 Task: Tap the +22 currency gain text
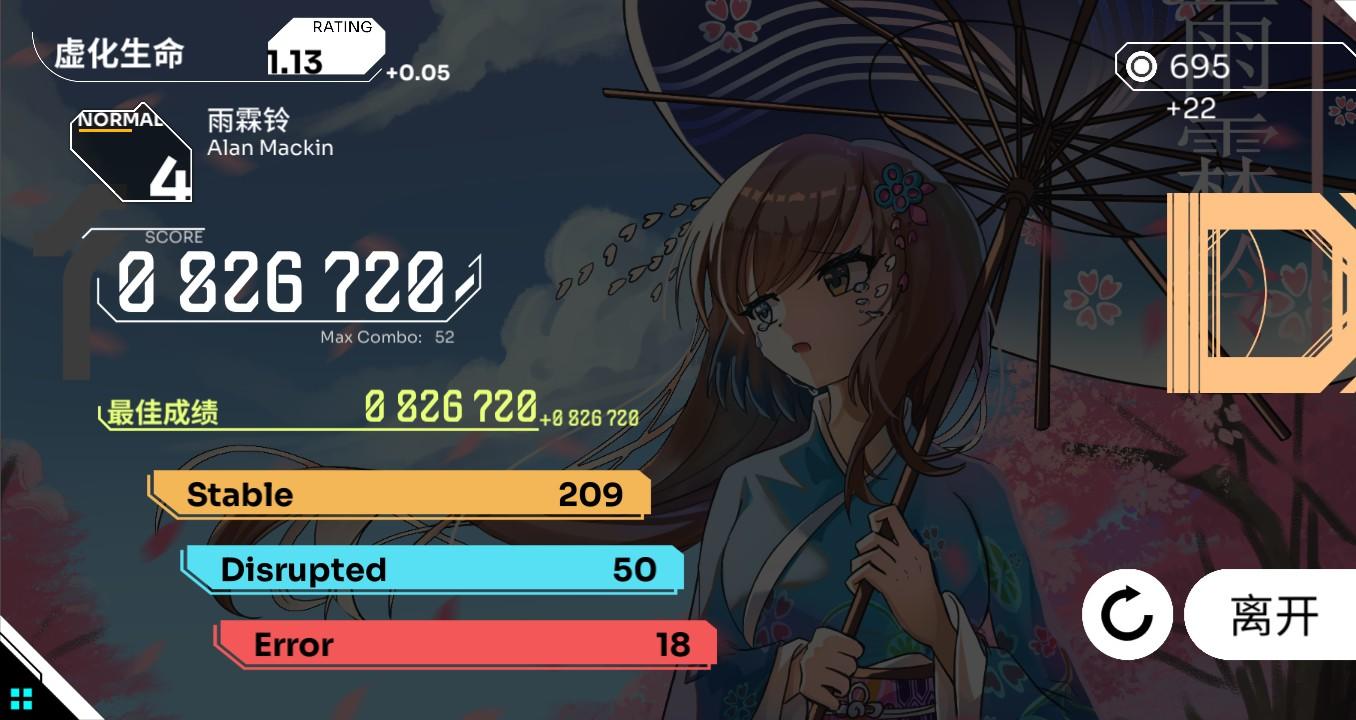tap(1190, 110)
